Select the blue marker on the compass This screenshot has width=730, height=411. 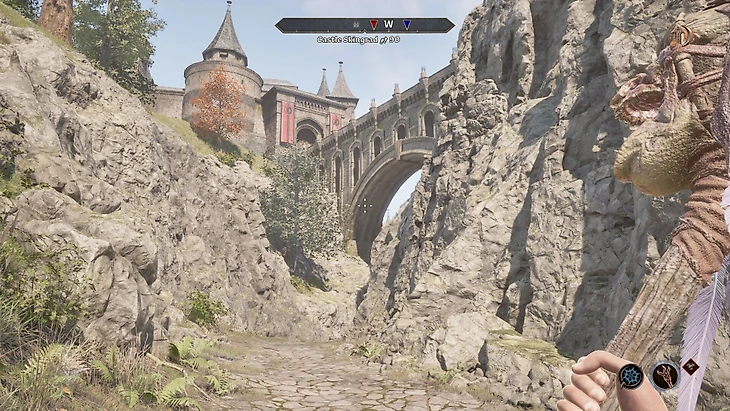coord(407,25)
